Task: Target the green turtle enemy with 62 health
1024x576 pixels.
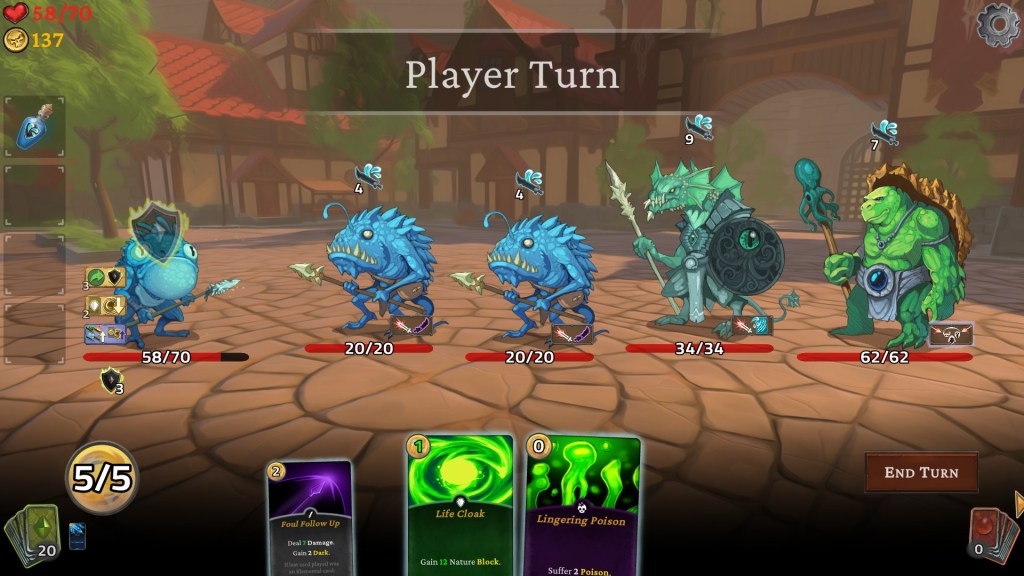Action: pos(885,260)
